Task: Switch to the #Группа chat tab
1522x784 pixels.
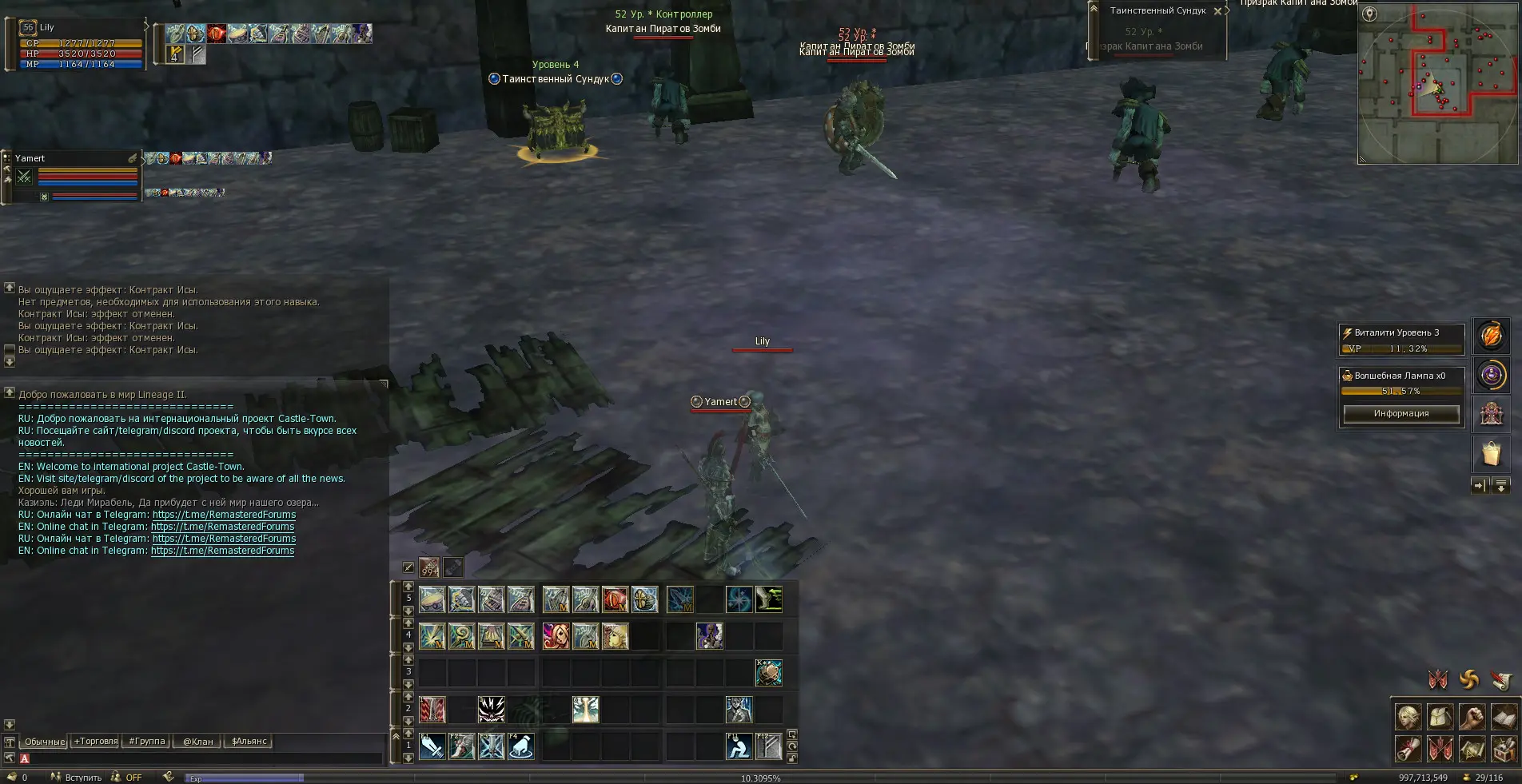Action: click(147, 742)
